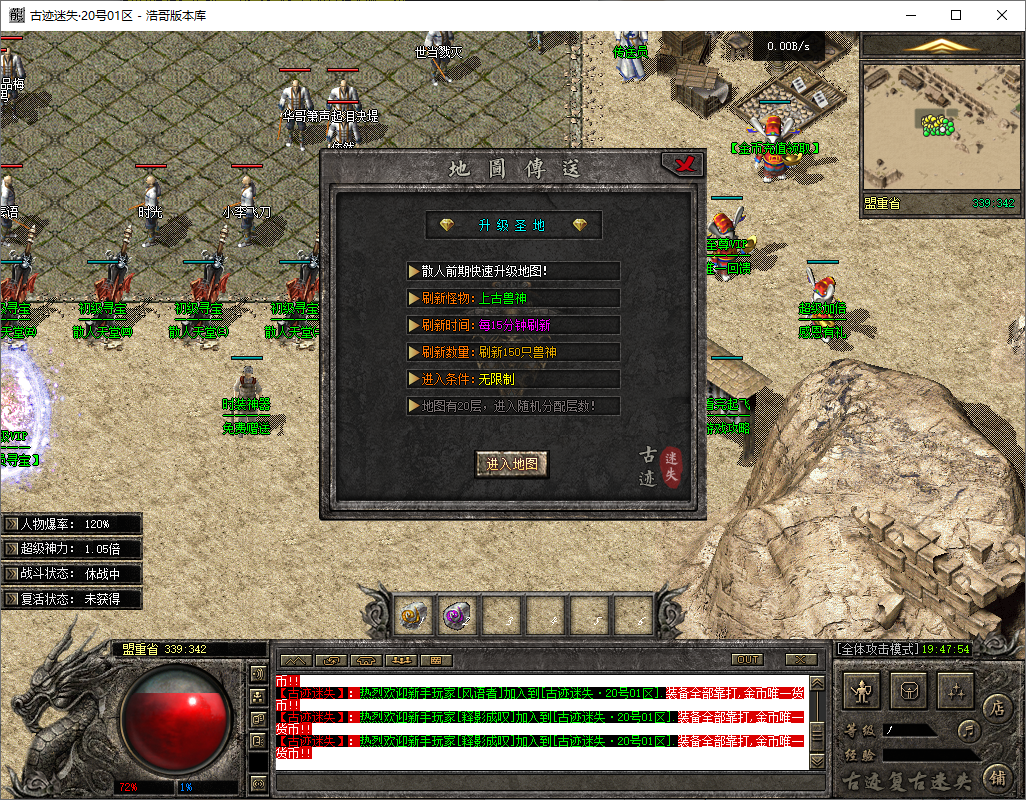The image size is (1026, 800).
Task: Choose the 进入条件 无限制 row
Action: [514, 379]
